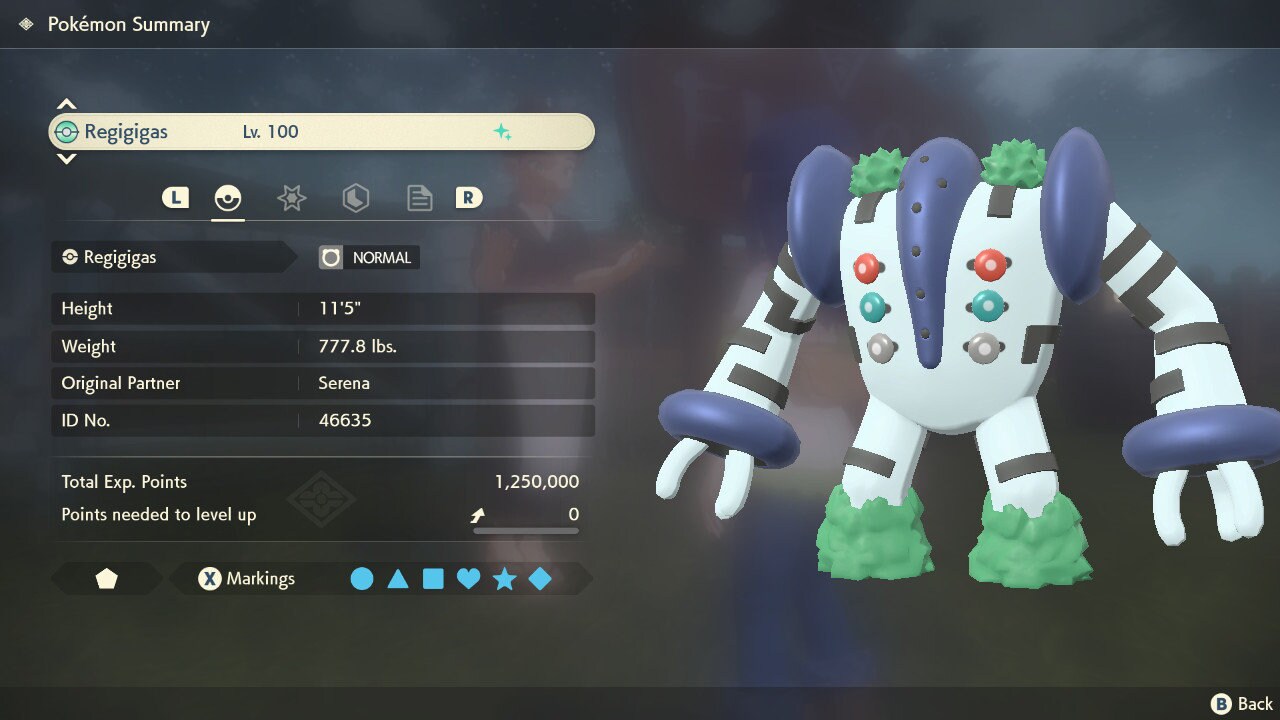
Task: Toggle the square marking
Action: tap(433, 579)
